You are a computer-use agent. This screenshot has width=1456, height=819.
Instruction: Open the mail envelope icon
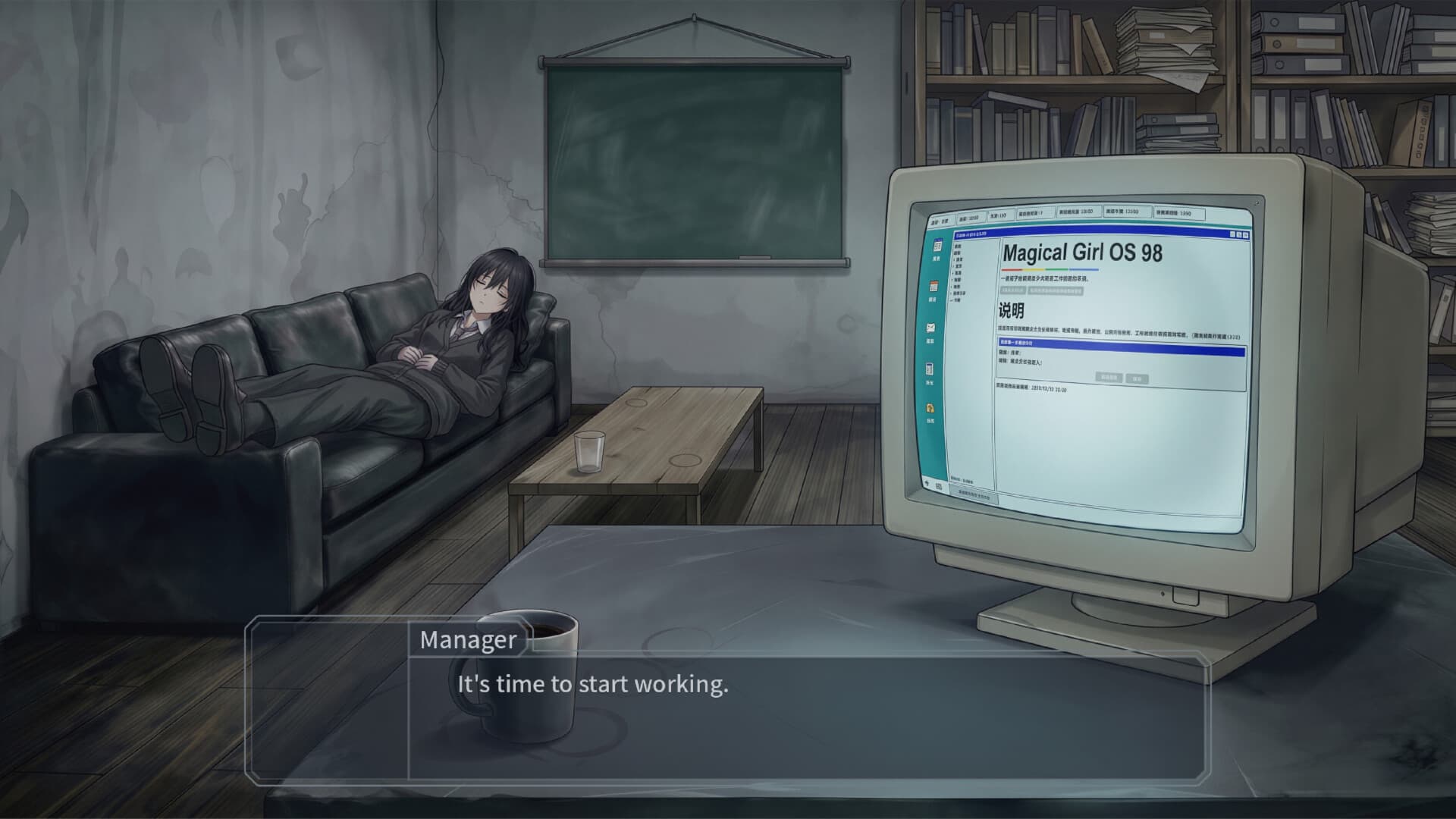(930, 325)
